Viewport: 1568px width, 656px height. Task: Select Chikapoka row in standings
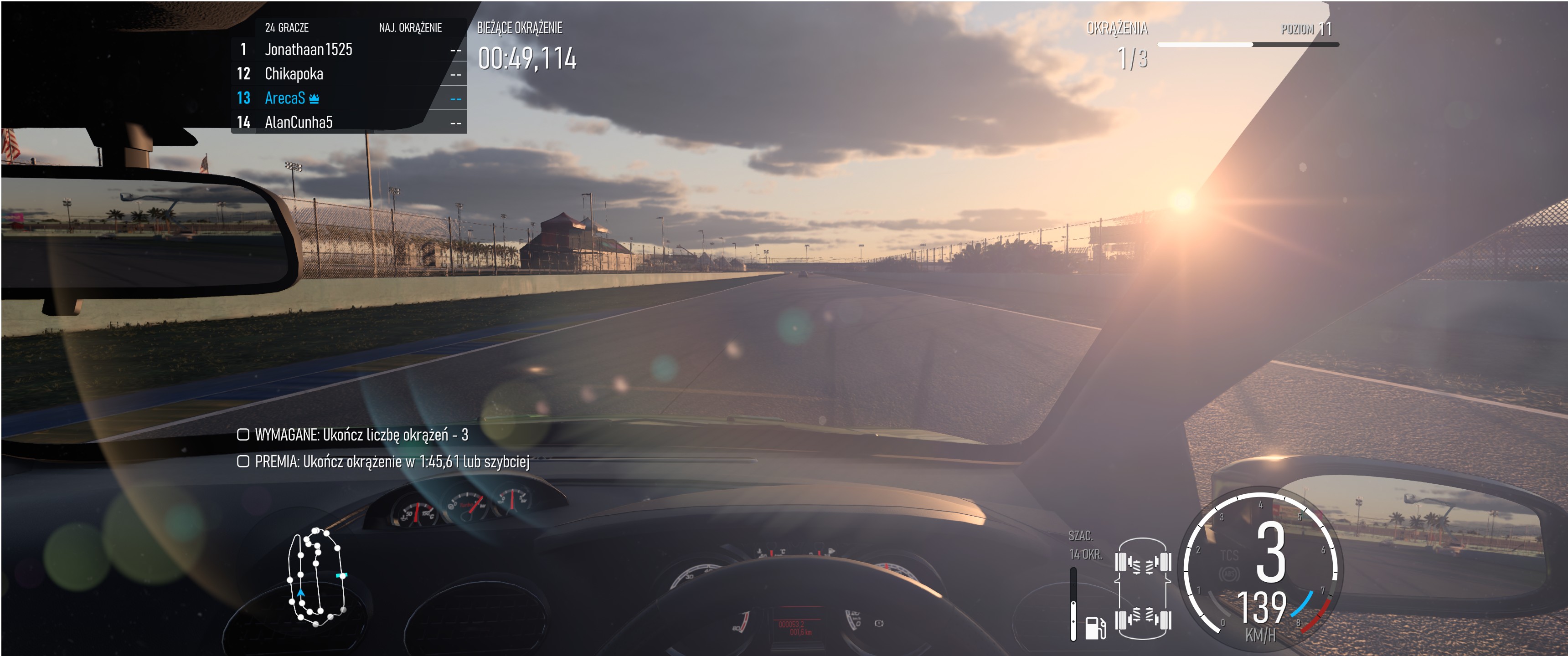pyautogui.click(x=294, y=74)
